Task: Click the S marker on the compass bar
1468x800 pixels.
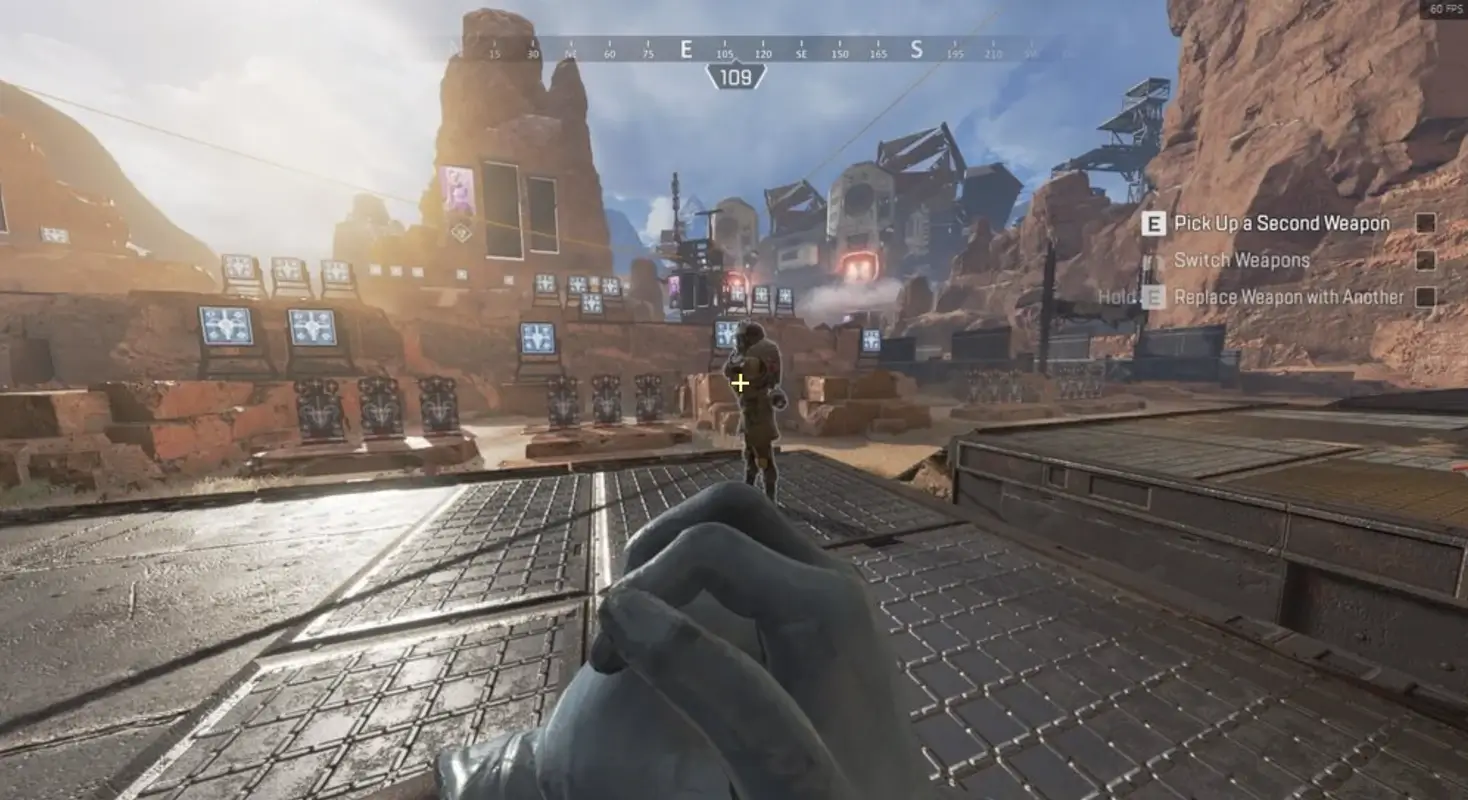Action: pyautogui.click(x=916, y=48)
